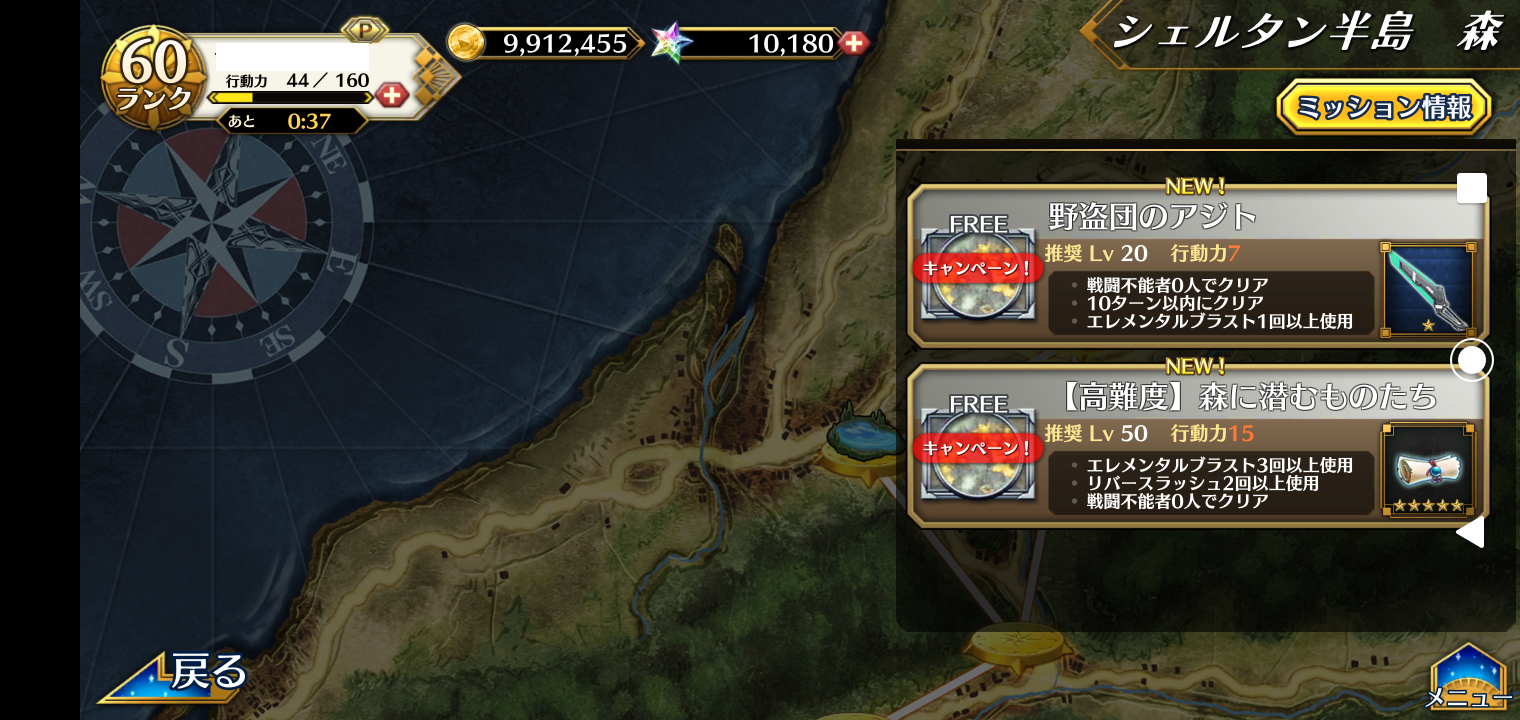Choose the 【高難度】森に潜むものたち quest
The width and height of the screenshot is (1520, 720).
[x=1244, y=397]
